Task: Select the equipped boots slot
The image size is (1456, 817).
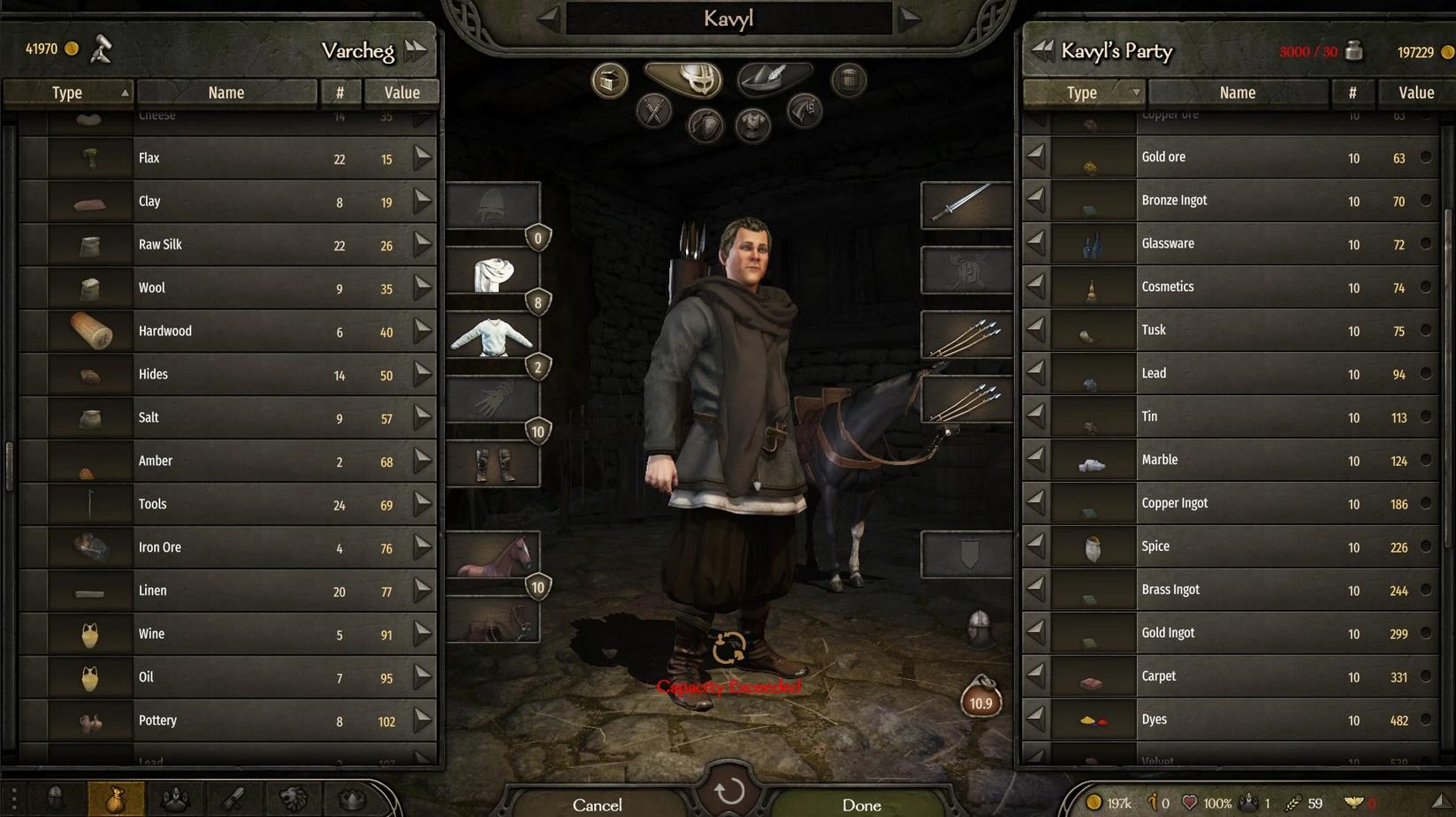Action: point(493,464)
